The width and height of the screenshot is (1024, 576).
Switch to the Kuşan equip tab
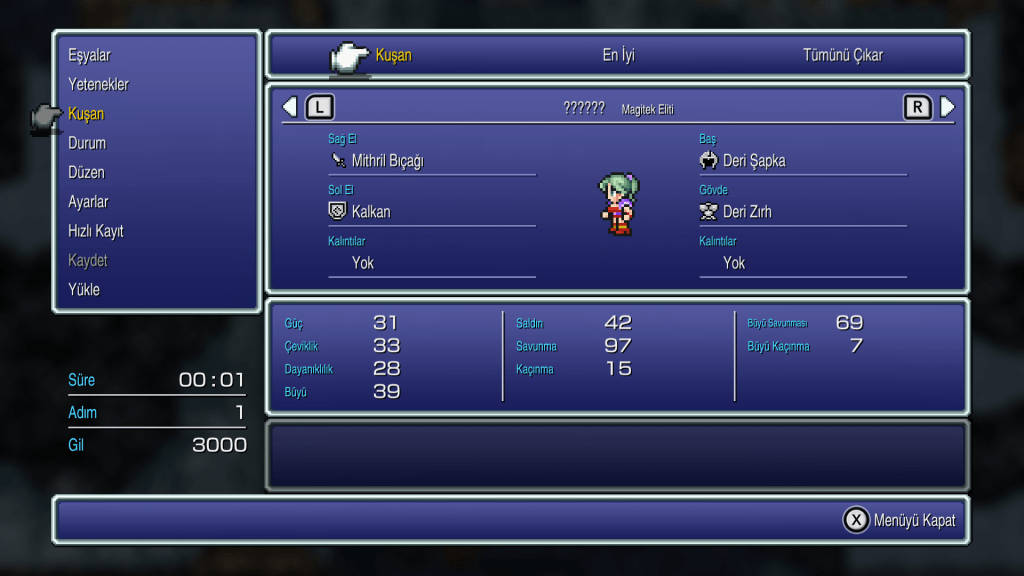(393, 55)
